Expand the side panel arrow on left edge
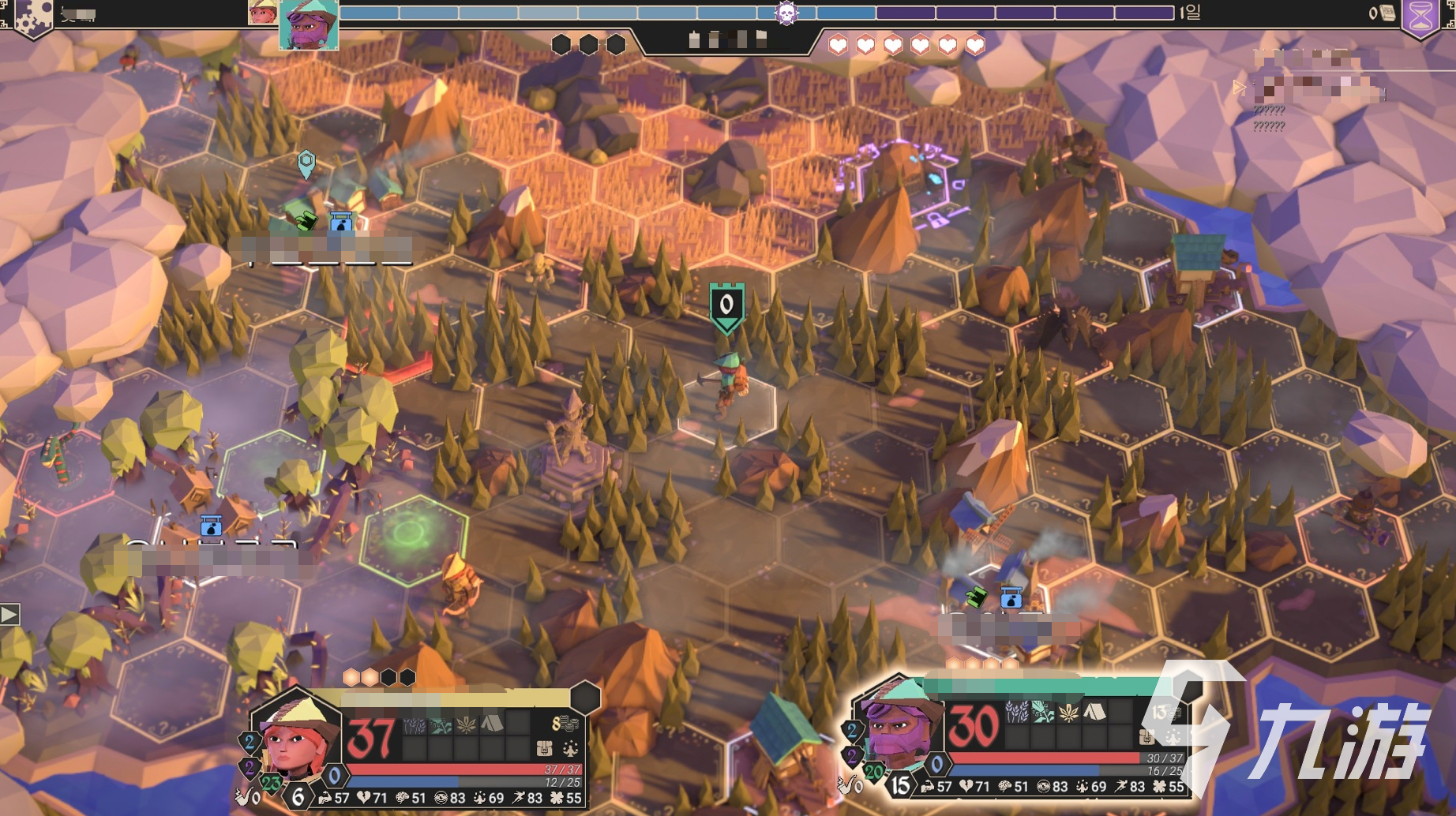1456x816 pixels. 10,614
